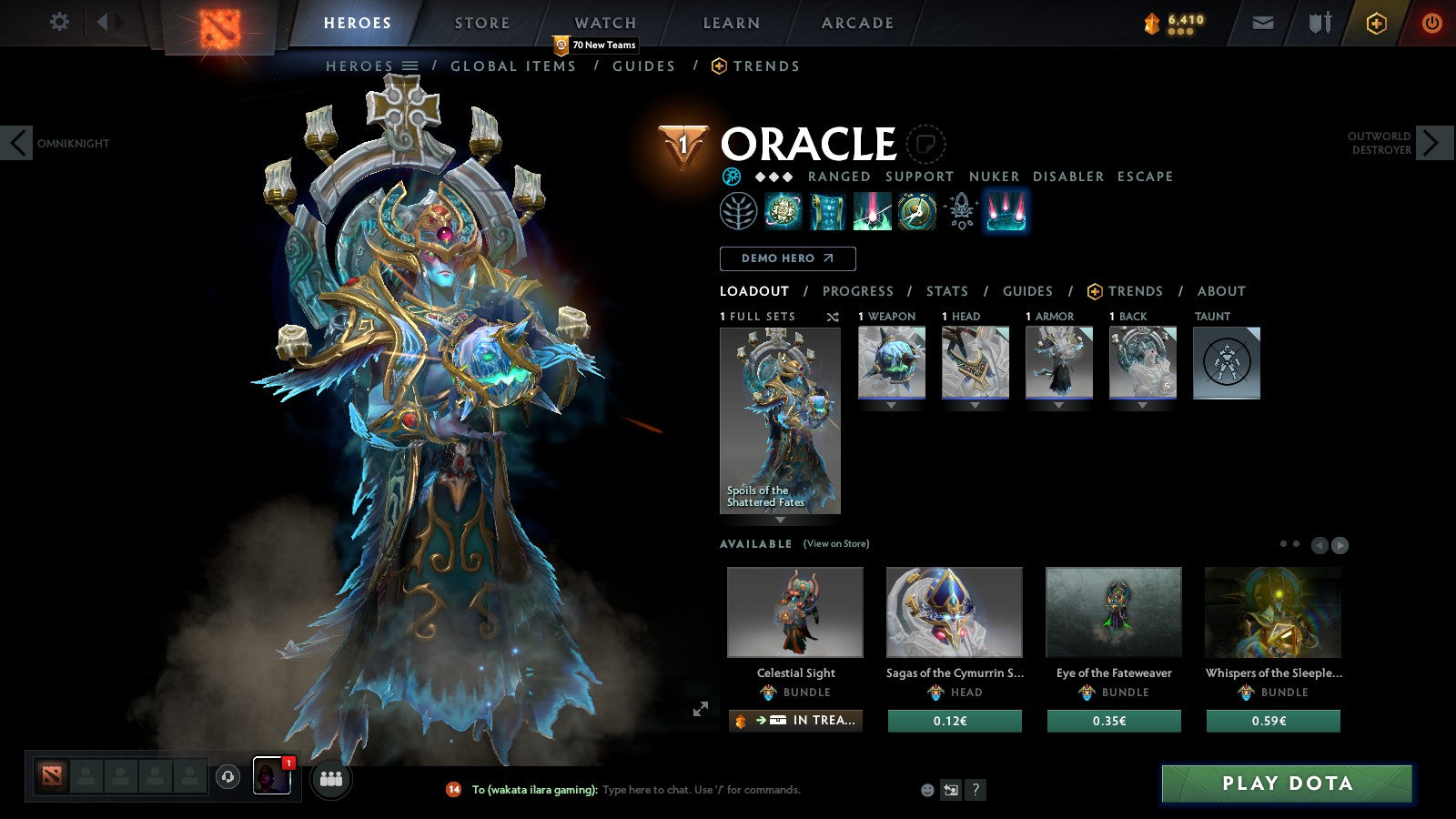Click a pagination dot above the item carousel
The width and height of the screenshot is (1456, 819).
(1282, 543)
